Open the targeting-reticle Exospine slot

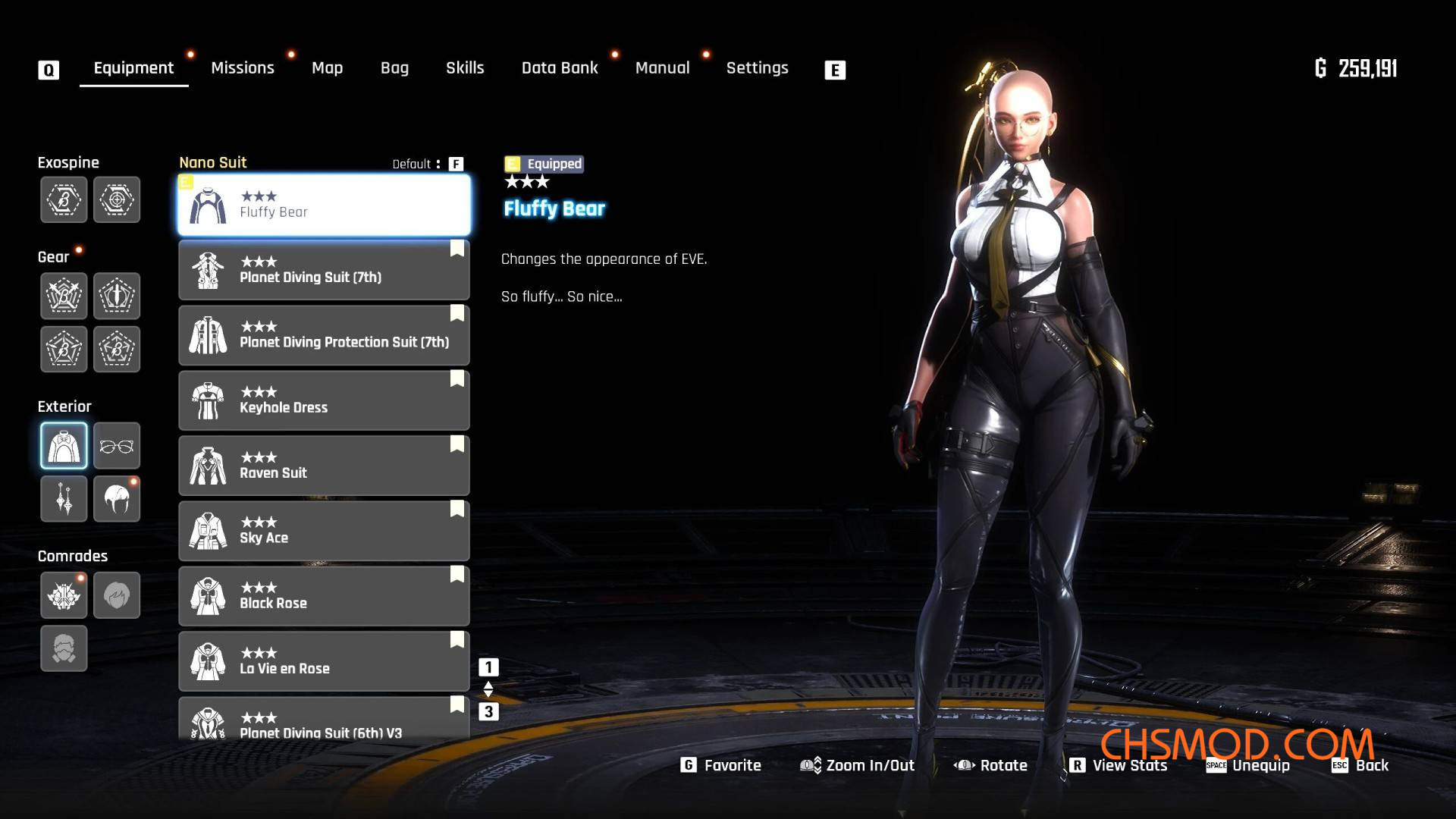[116, 199]
